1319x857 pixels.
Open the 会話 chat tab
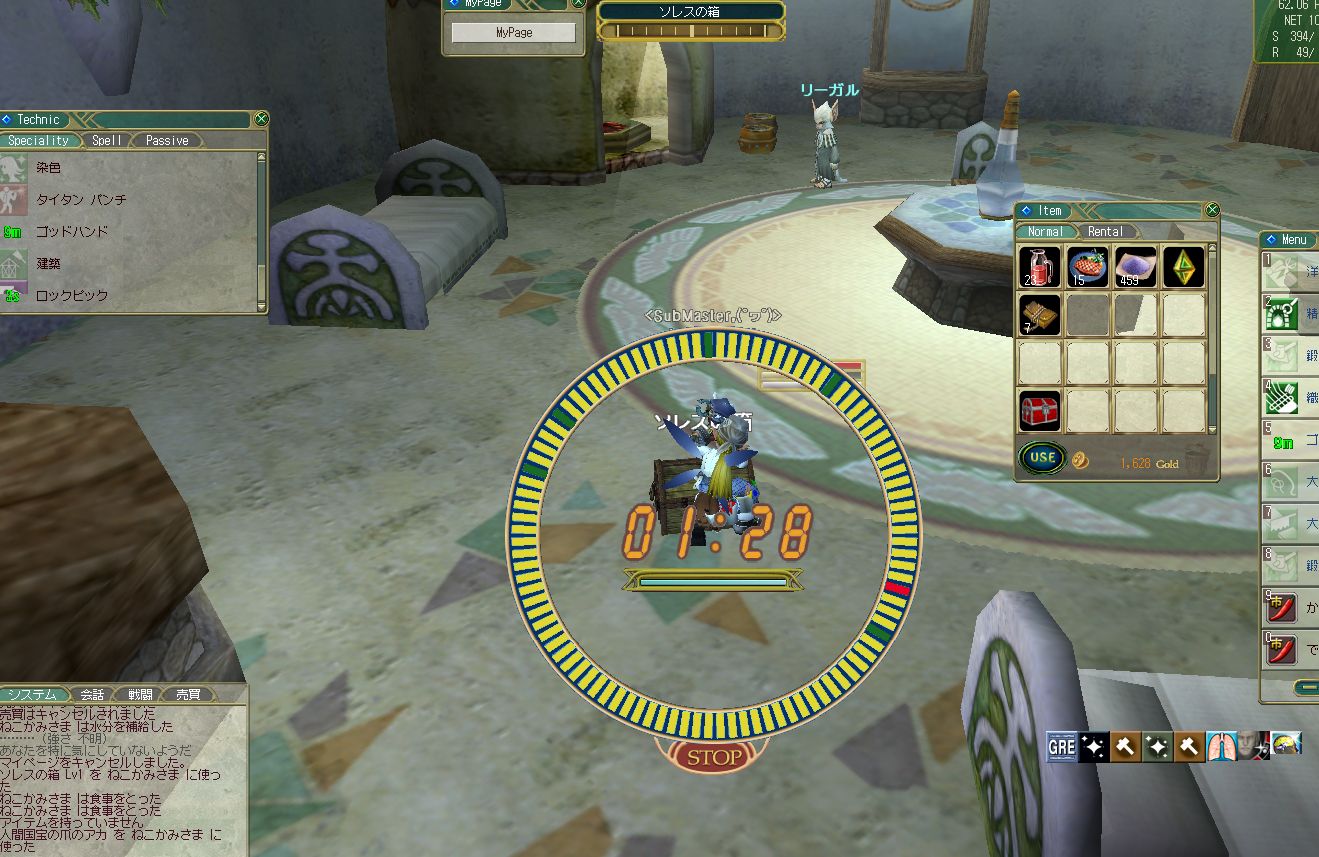pyautogui.click(x=92, y=694)
